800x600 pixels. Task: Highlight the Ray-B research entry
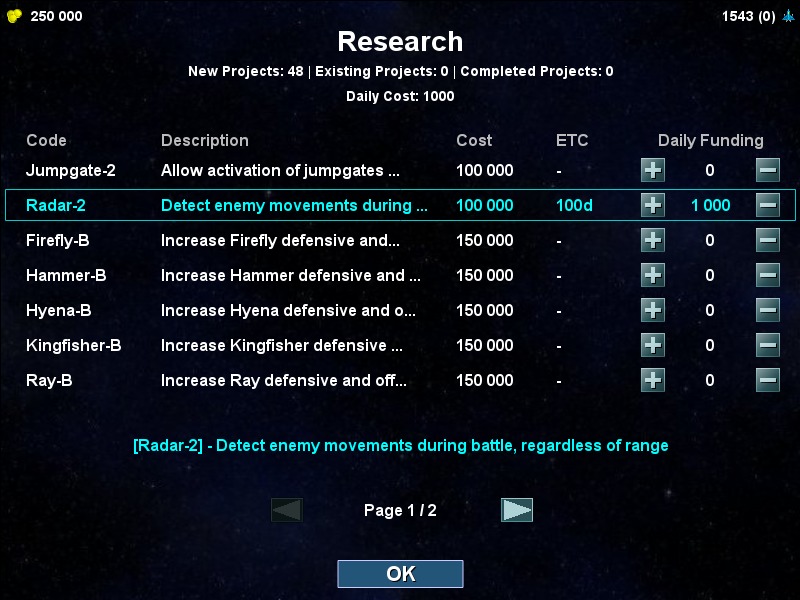tap(280, 380)
